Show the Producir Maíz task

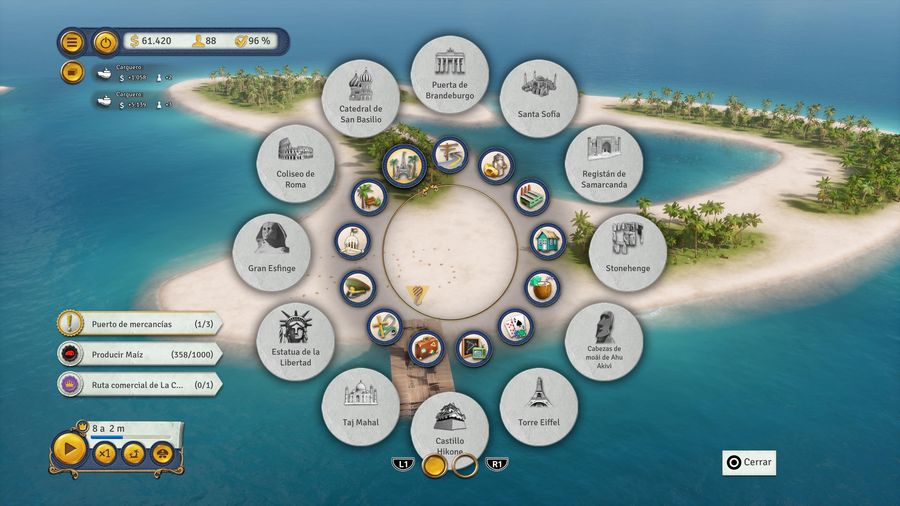(140, 353)
